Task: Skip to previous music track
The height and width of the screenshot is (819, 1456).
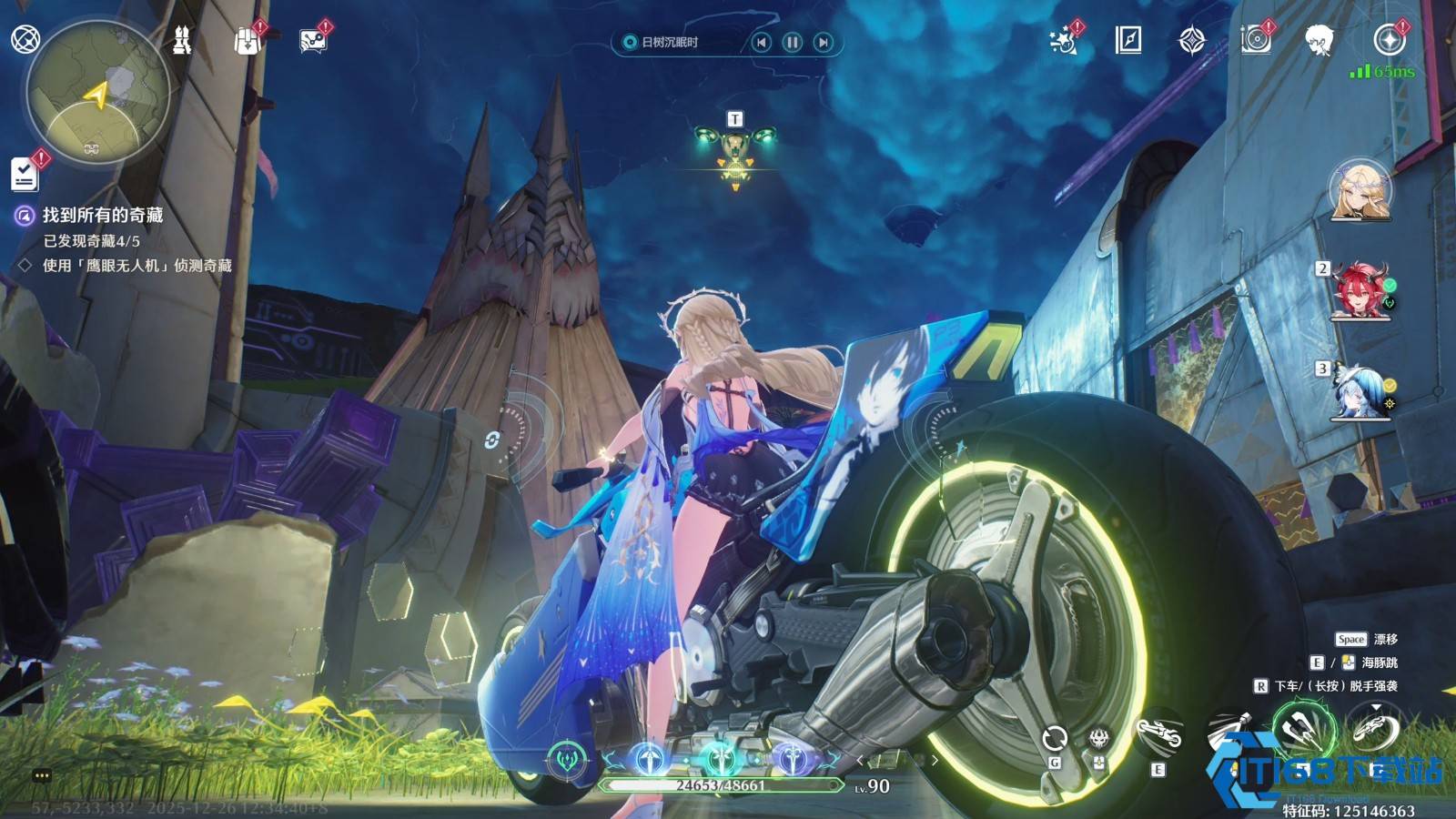Action: (x=762, y=43)
